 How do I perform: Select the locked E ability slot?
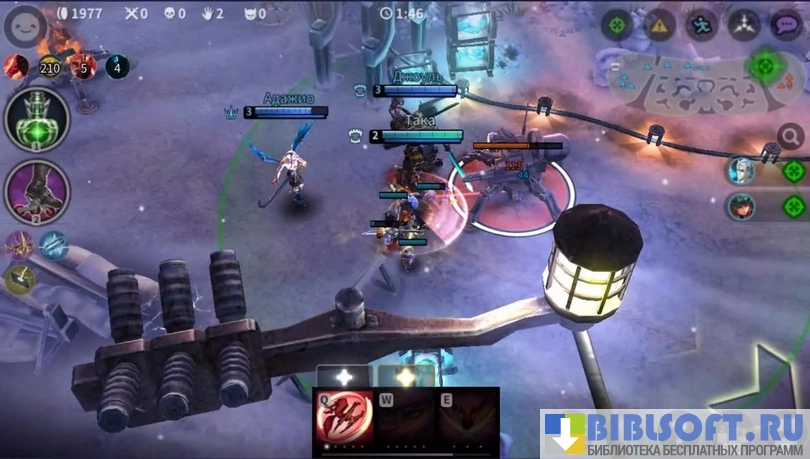466,418
